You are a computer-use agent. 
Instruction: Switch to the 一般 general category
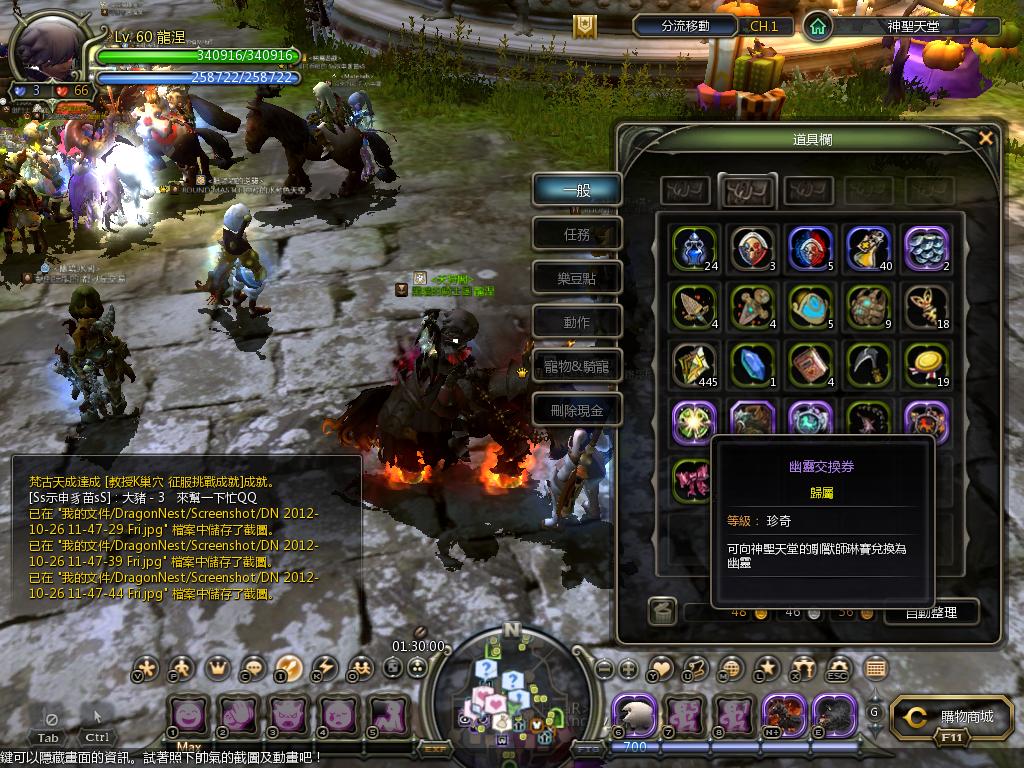point(577,190)
